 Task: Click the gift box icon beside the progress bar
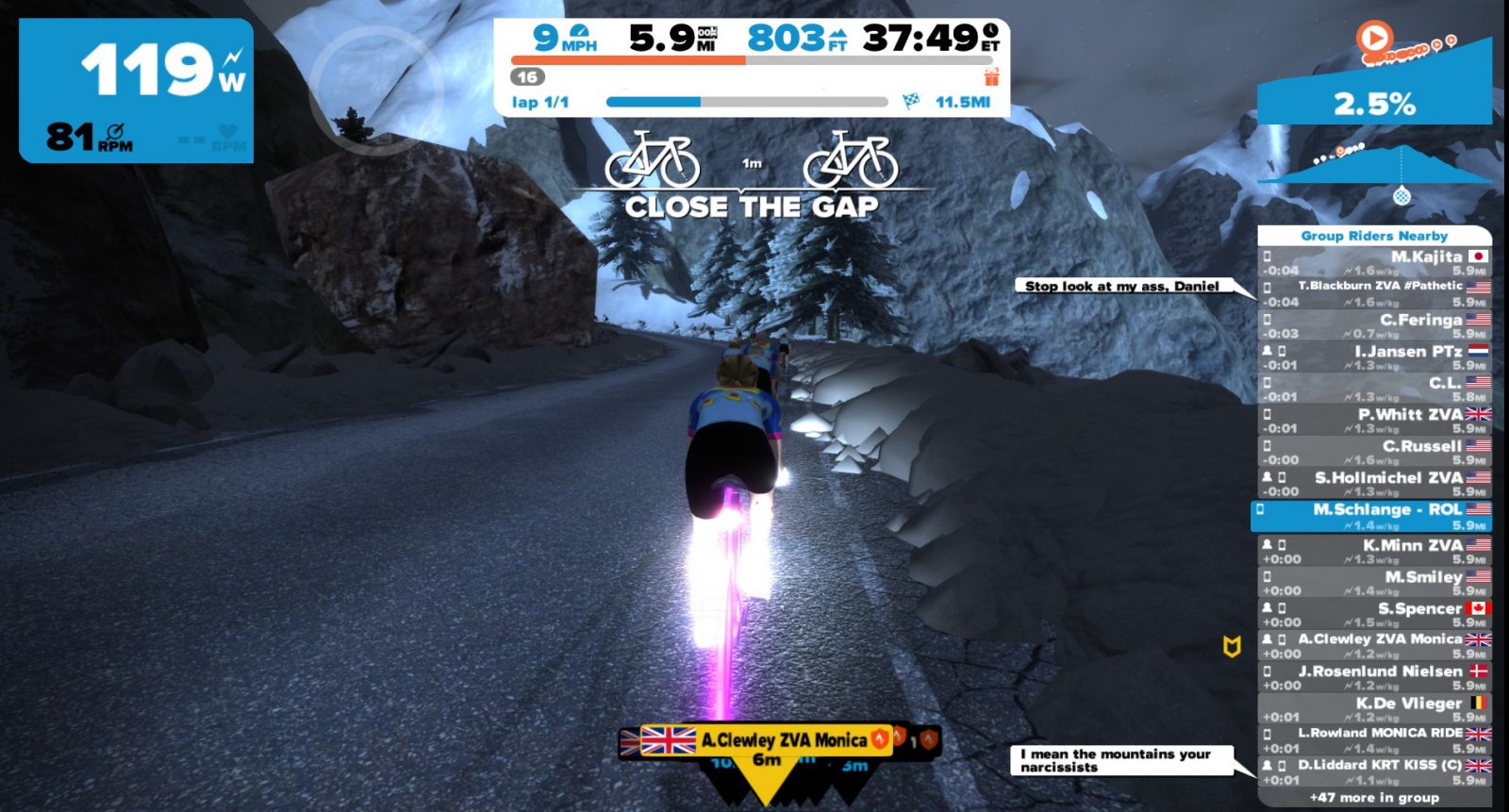tap(990, 77)
